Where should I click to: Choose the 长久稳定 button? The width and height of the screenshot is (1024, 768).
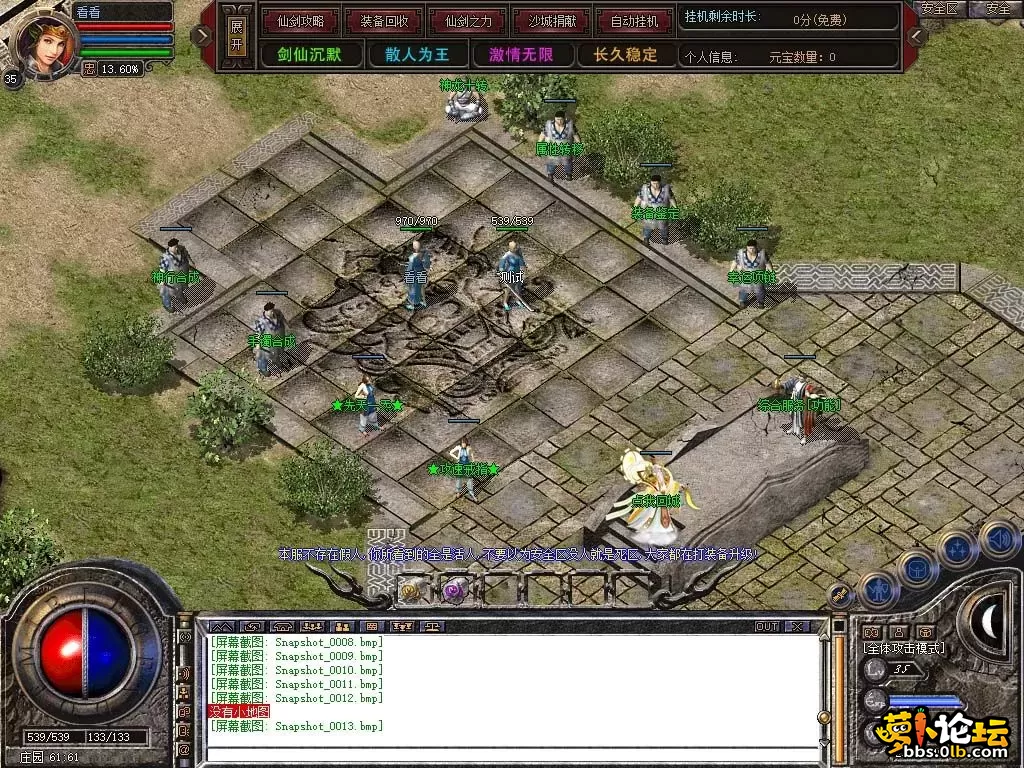pos(625,54)
